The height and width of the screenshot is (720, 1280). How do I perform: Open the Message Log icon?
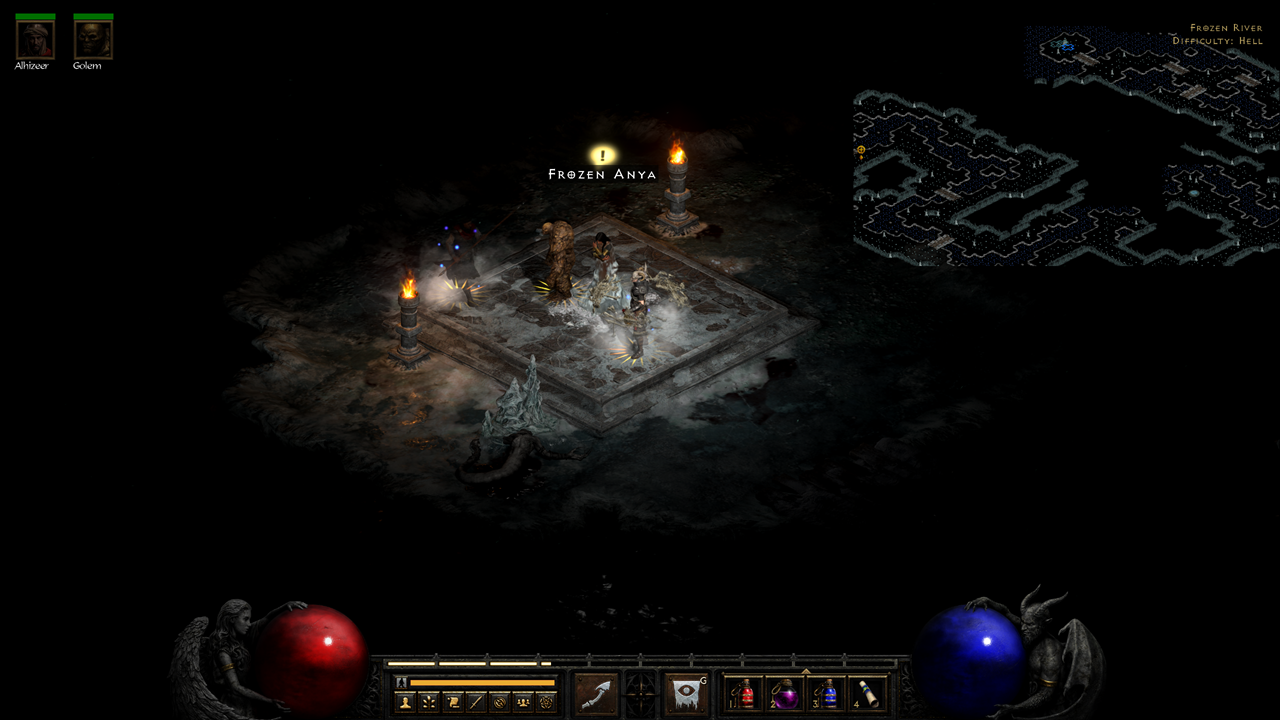pos(476,700)
